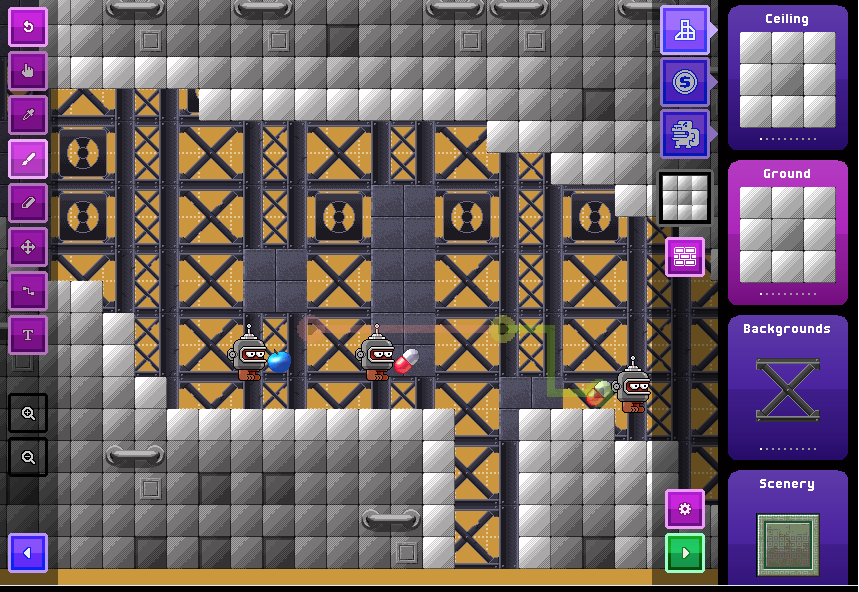Choose the eyedropper tool
Viewport: 859px width, 592px height.
tap(28, 115)
